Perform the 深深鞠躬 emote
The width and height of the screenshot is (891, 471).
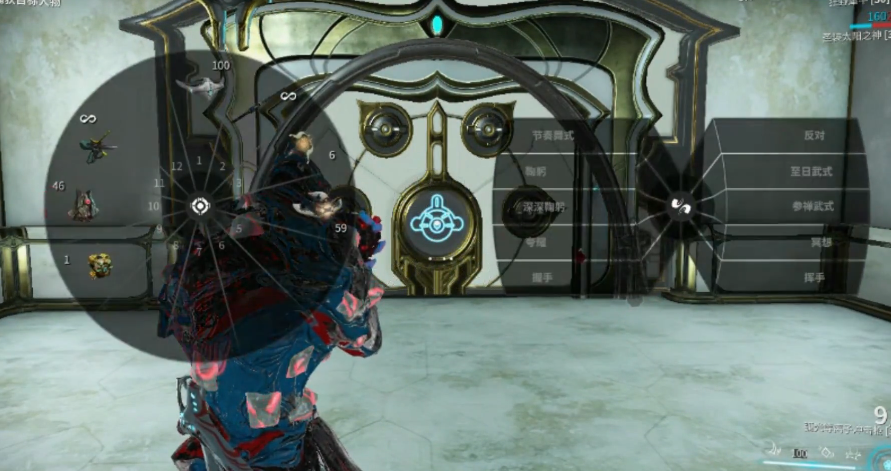pyautogui.click(x=543, y=207)
